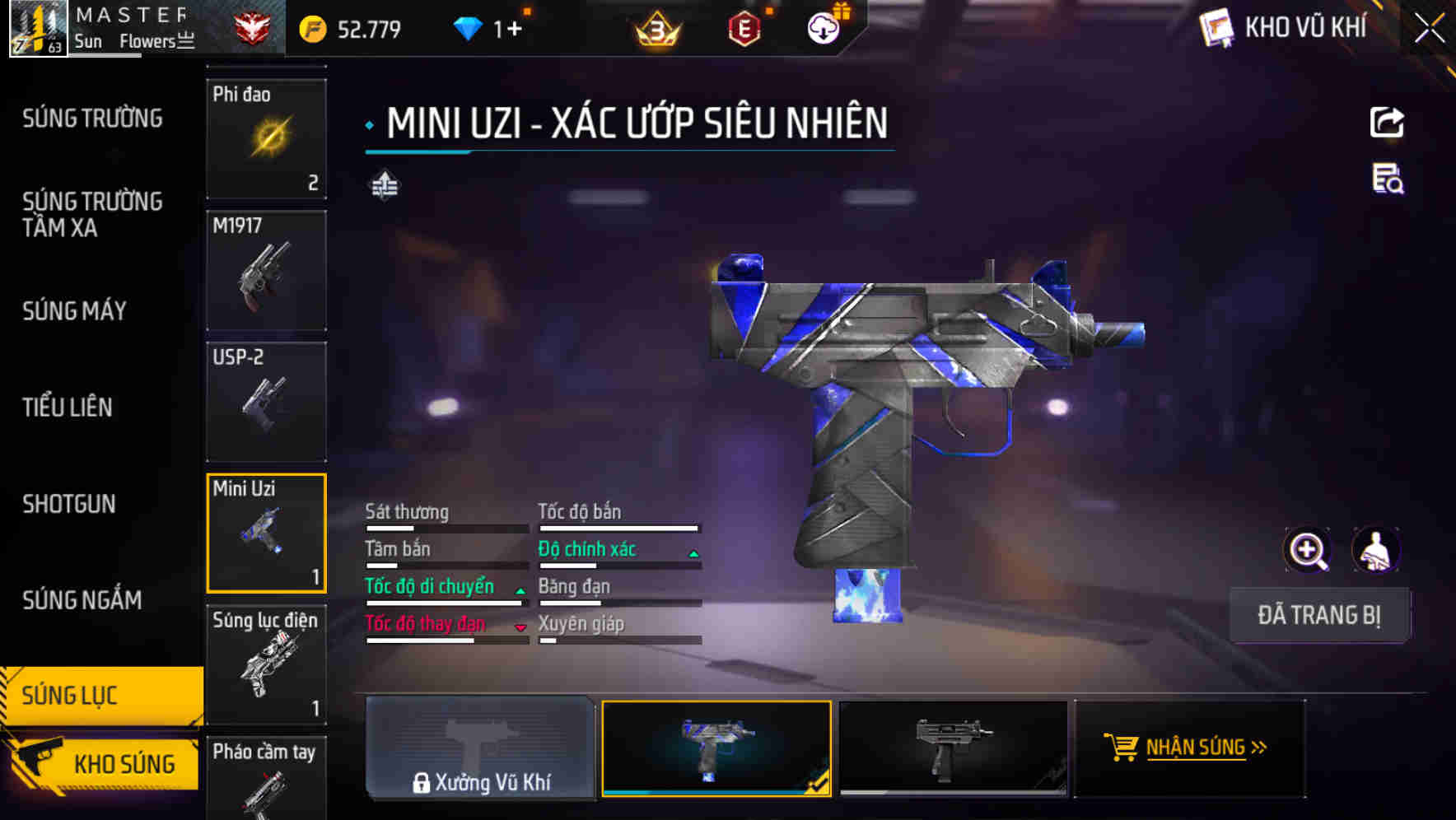Viewport: 1456px width, 820px height.
Task: Click the share weapon icon
Action: (1387, 122)
